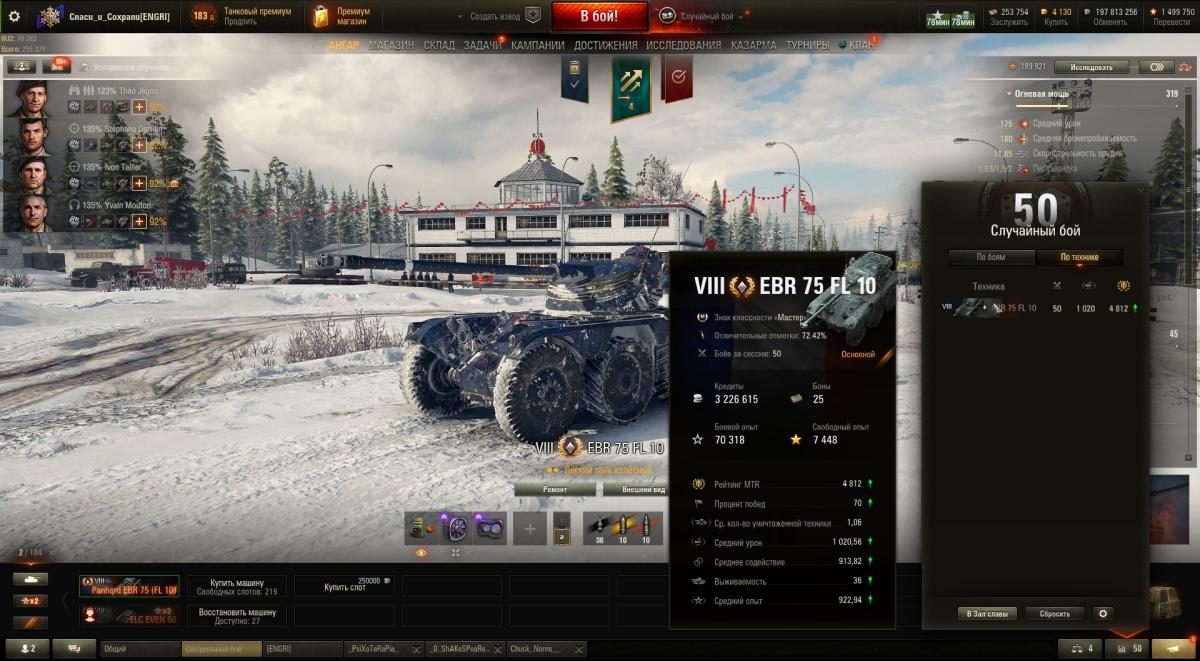Choose Купить слот to buy a garage slot
The image size is (1200, 661).
345,587
